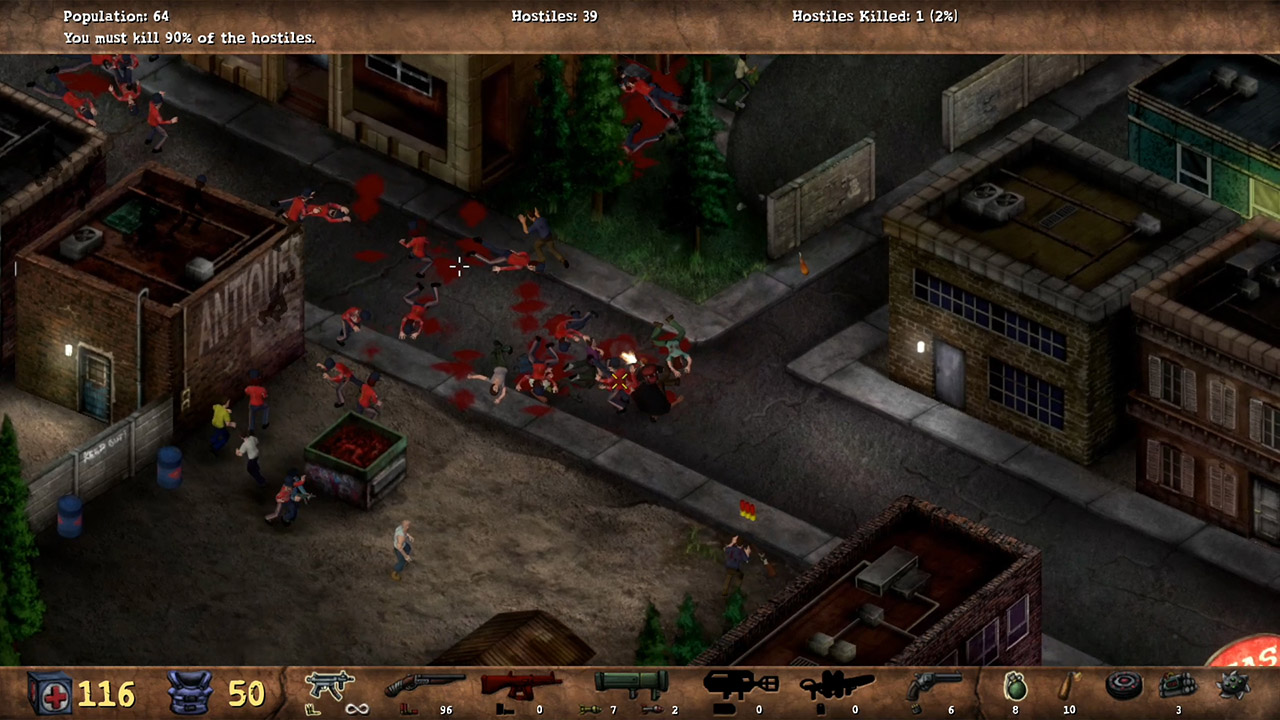
Task: Click the crosshair targeting reticle
Action: 458,266
